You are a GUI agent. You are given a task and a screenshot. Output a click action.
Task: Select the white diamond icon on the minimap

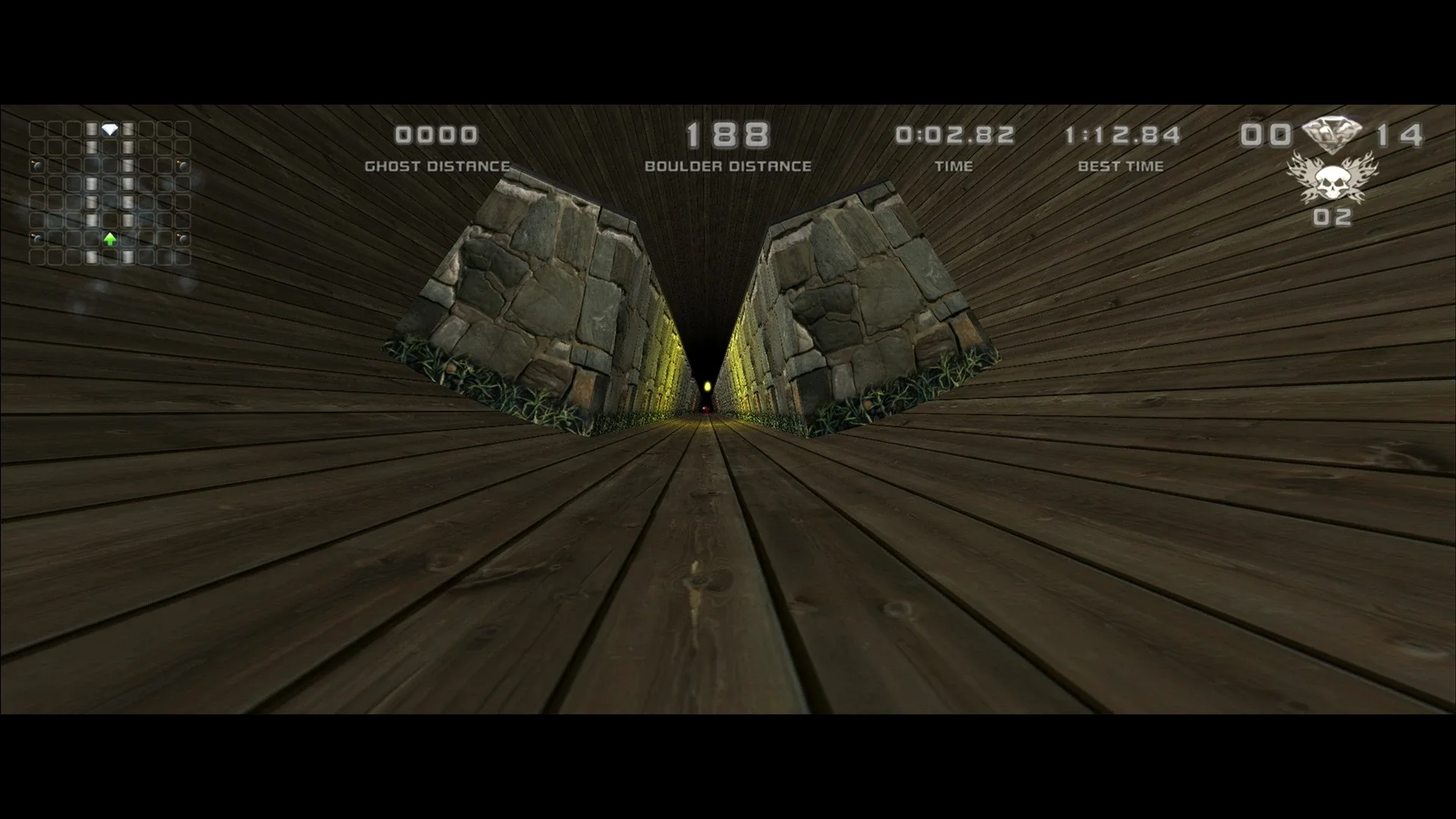click(x=109, y=128)
